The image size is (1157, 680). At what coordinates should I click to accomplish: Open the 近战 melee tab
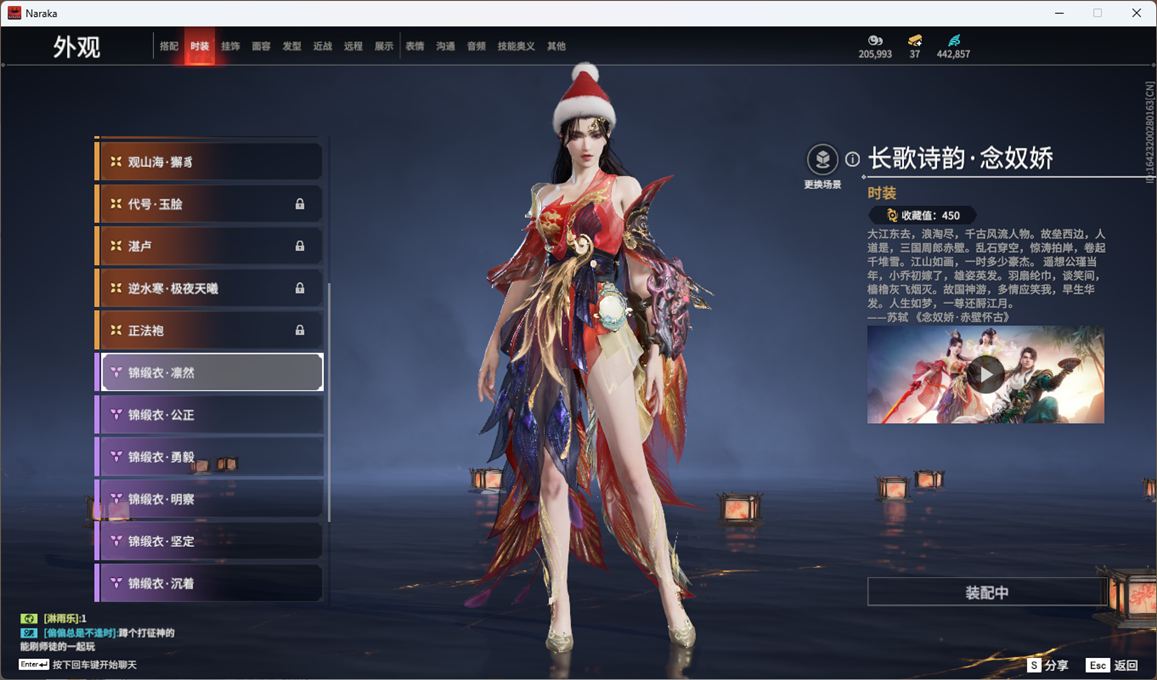point(322,46)
